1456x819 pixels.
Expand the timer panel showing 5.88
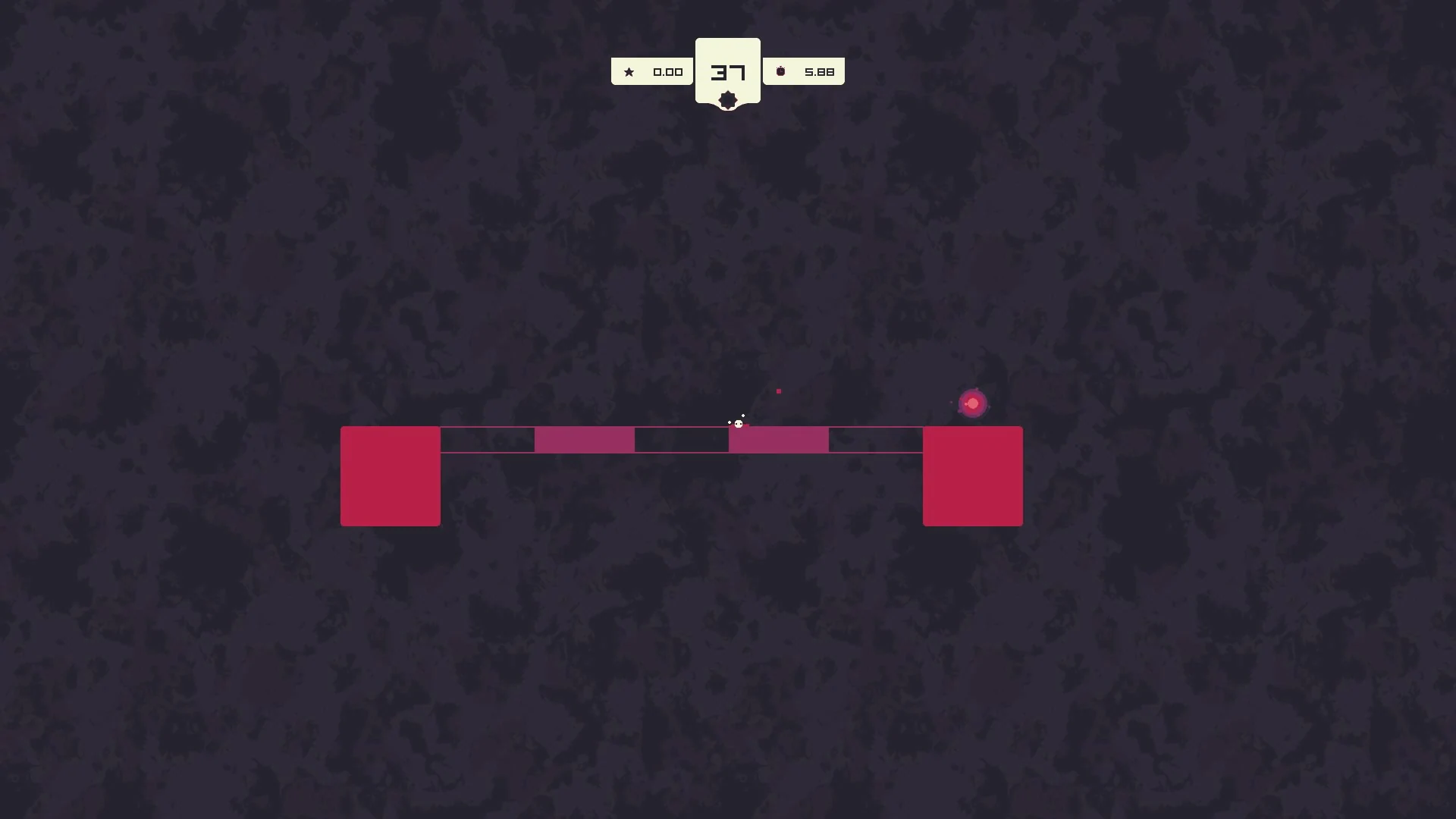point(804,71)
